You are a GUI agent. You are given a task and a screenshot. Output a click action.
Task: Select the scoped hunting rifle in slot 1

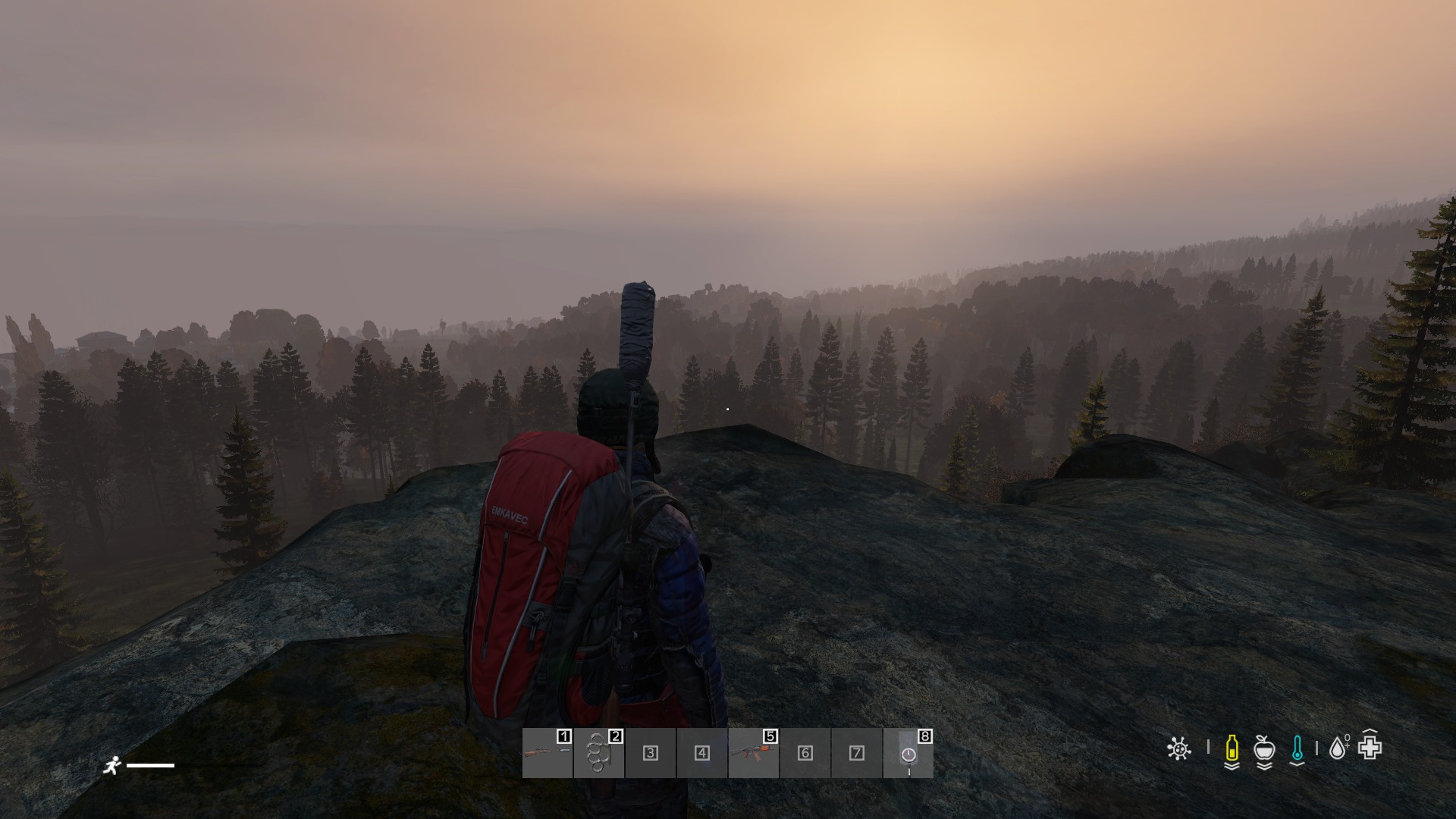click(547, 753)
